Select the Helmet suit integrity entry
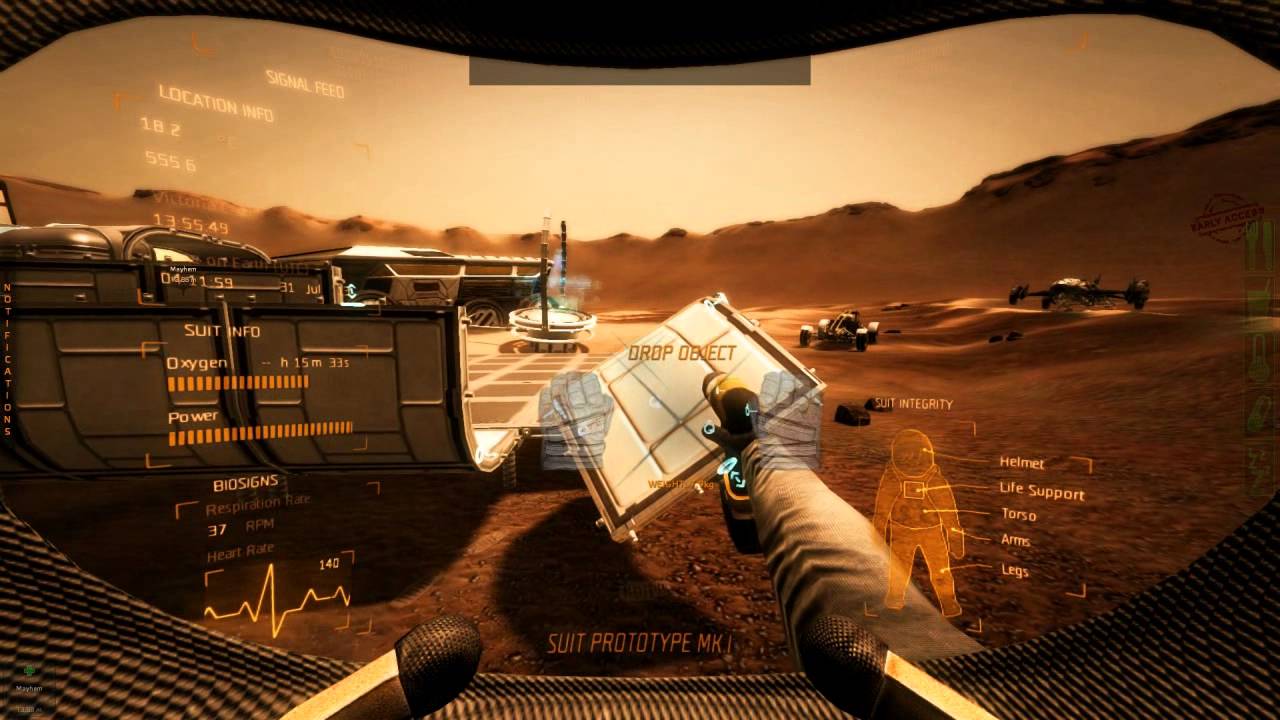Screen dimensions: 1280x720 (1022, 463)
